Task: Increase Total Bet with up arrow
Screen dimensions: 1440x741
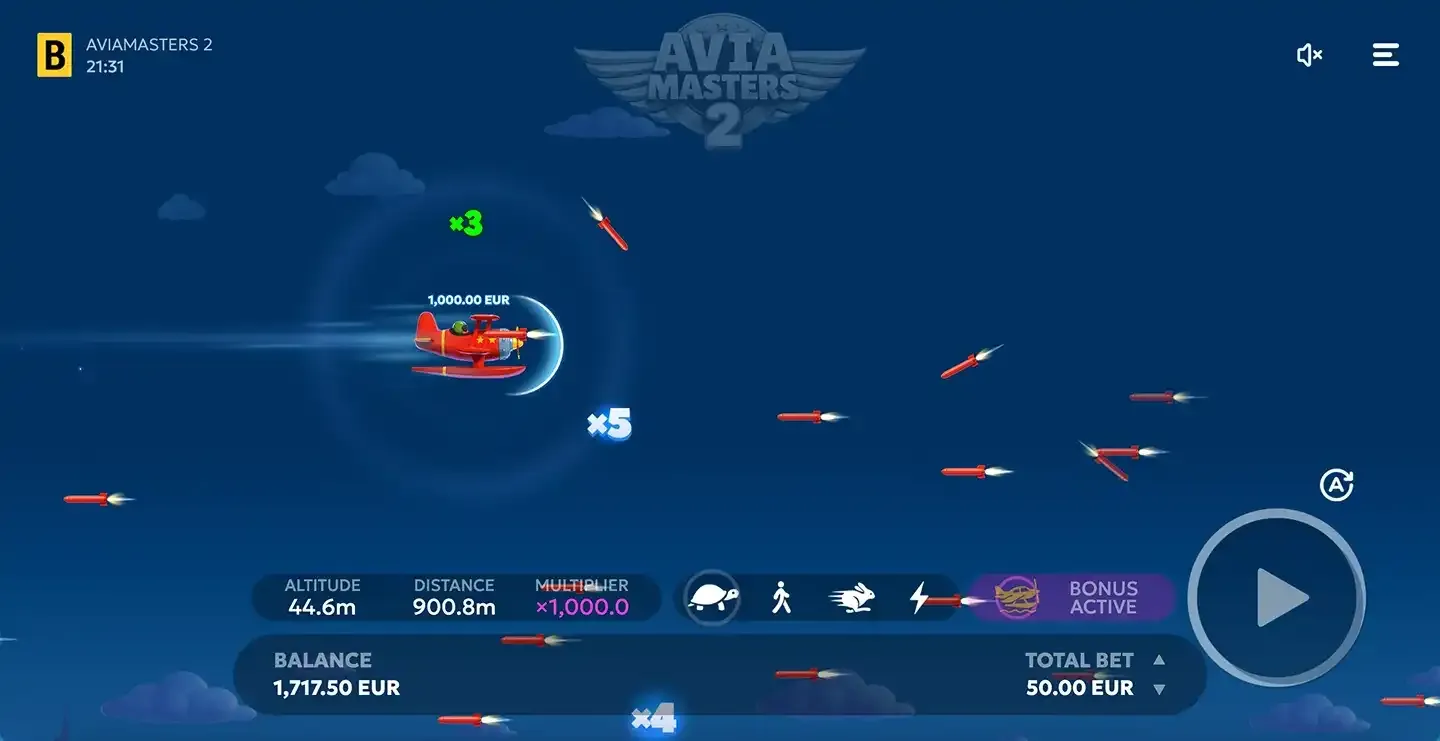Action: pos(1160,660)
